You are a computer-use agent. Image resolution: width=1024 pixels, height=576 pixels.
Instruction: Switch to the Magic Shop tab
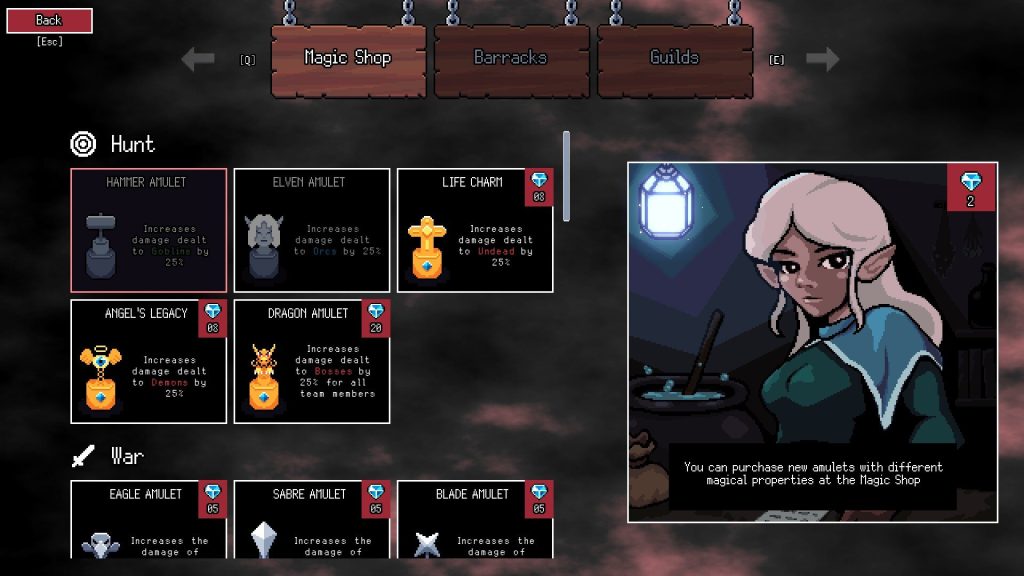click(x=348, y=58)
